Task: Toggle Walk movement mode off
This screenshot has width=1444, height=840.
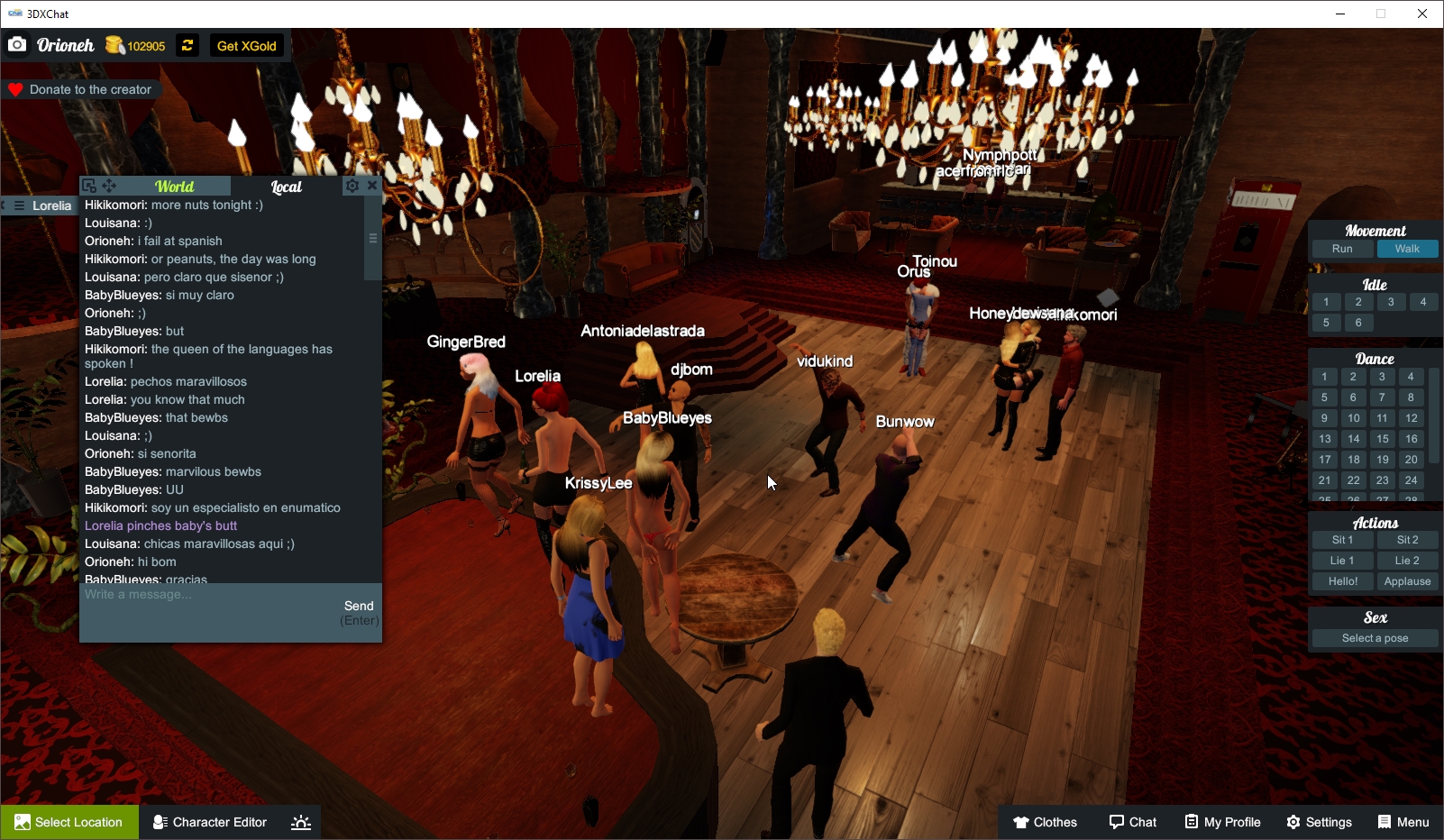Action: (x=1408, y=249)
